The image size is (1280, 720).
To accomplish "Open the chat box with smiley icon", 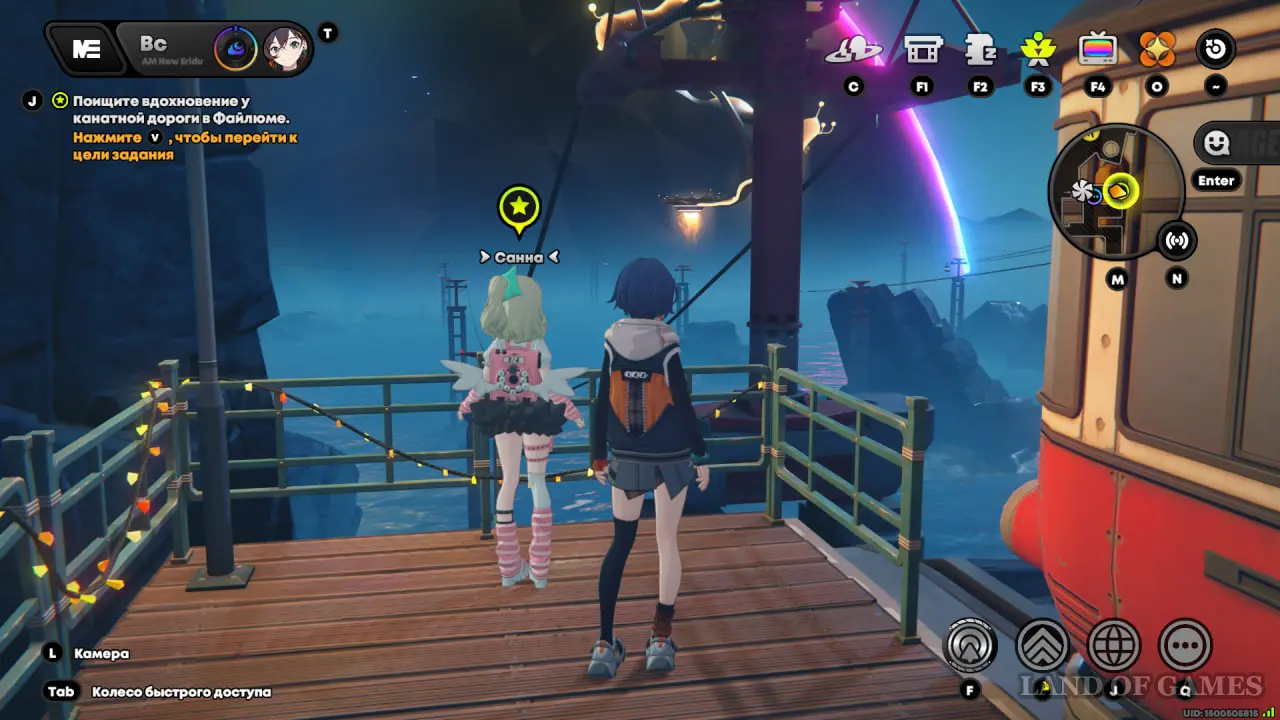I will (x=1236, y=144).
